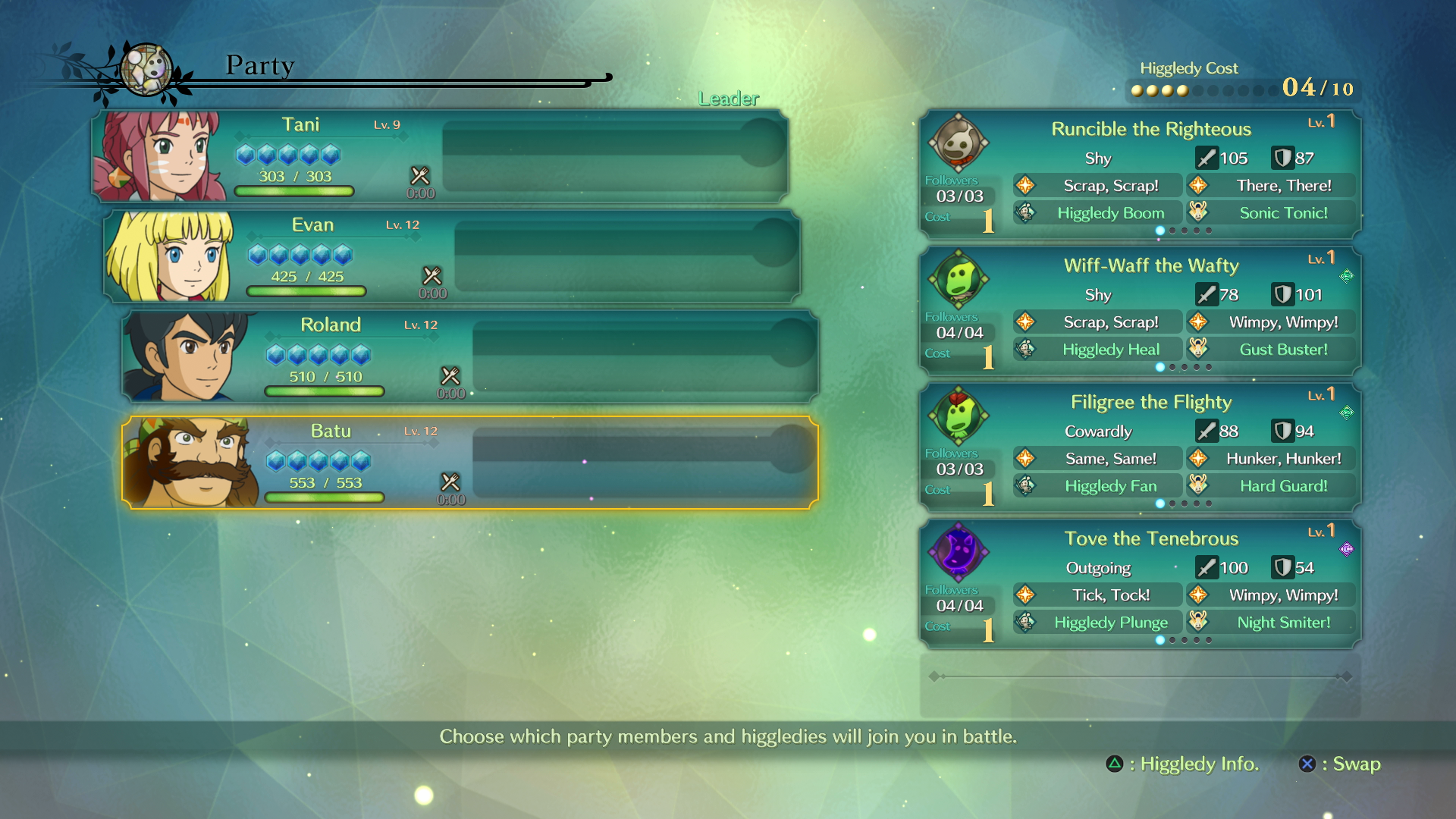Select Filigree's Hard Guard! skill
Screen dimensions: 1456x819
[x=1283, y=486]
